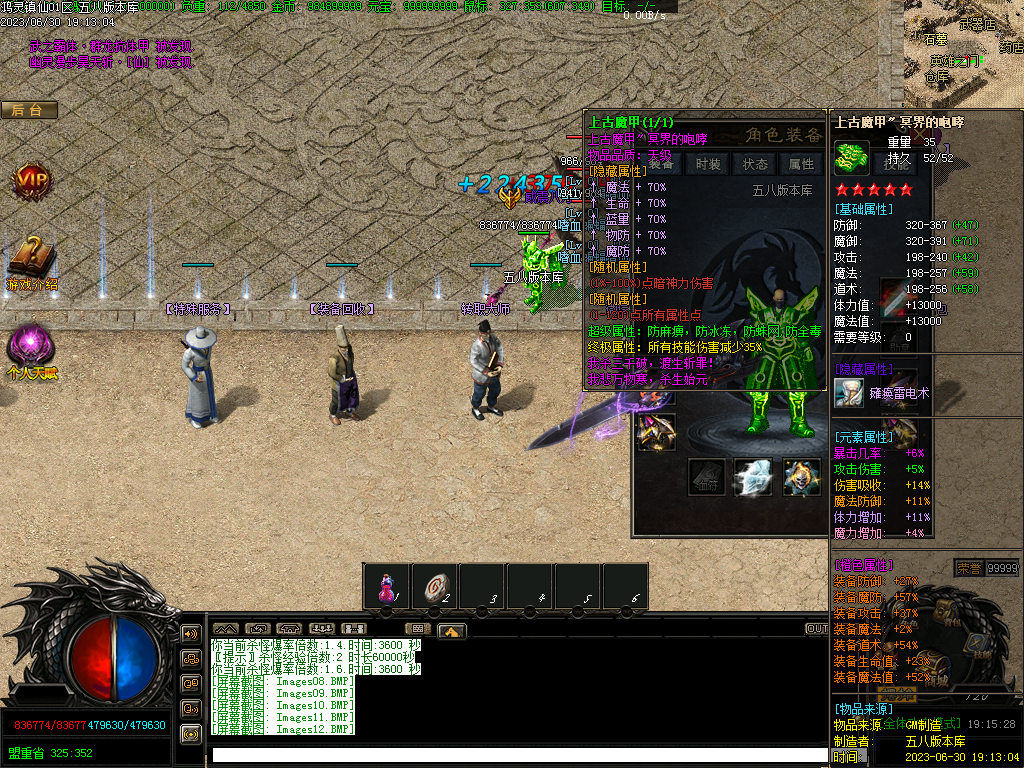Switch to the 属性 attributes tab
This screenshot has width=1024, height=768.
click(802, 164)
